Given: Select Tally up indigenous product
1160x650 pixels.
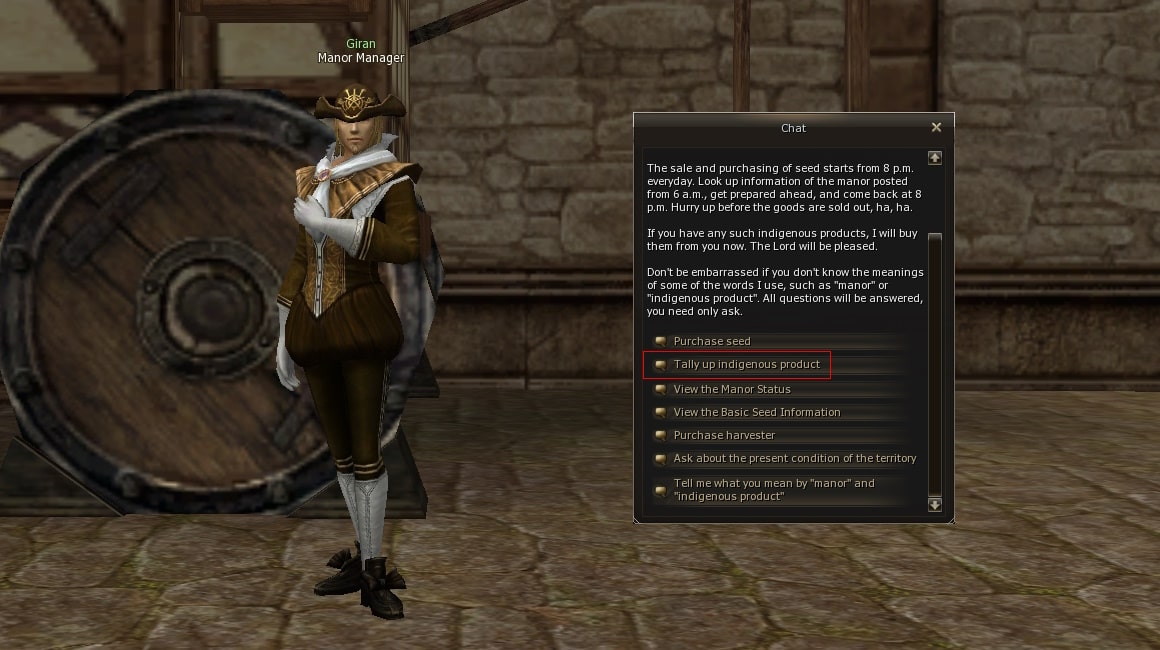Looking at the screenshot, I should click(746, 365).
